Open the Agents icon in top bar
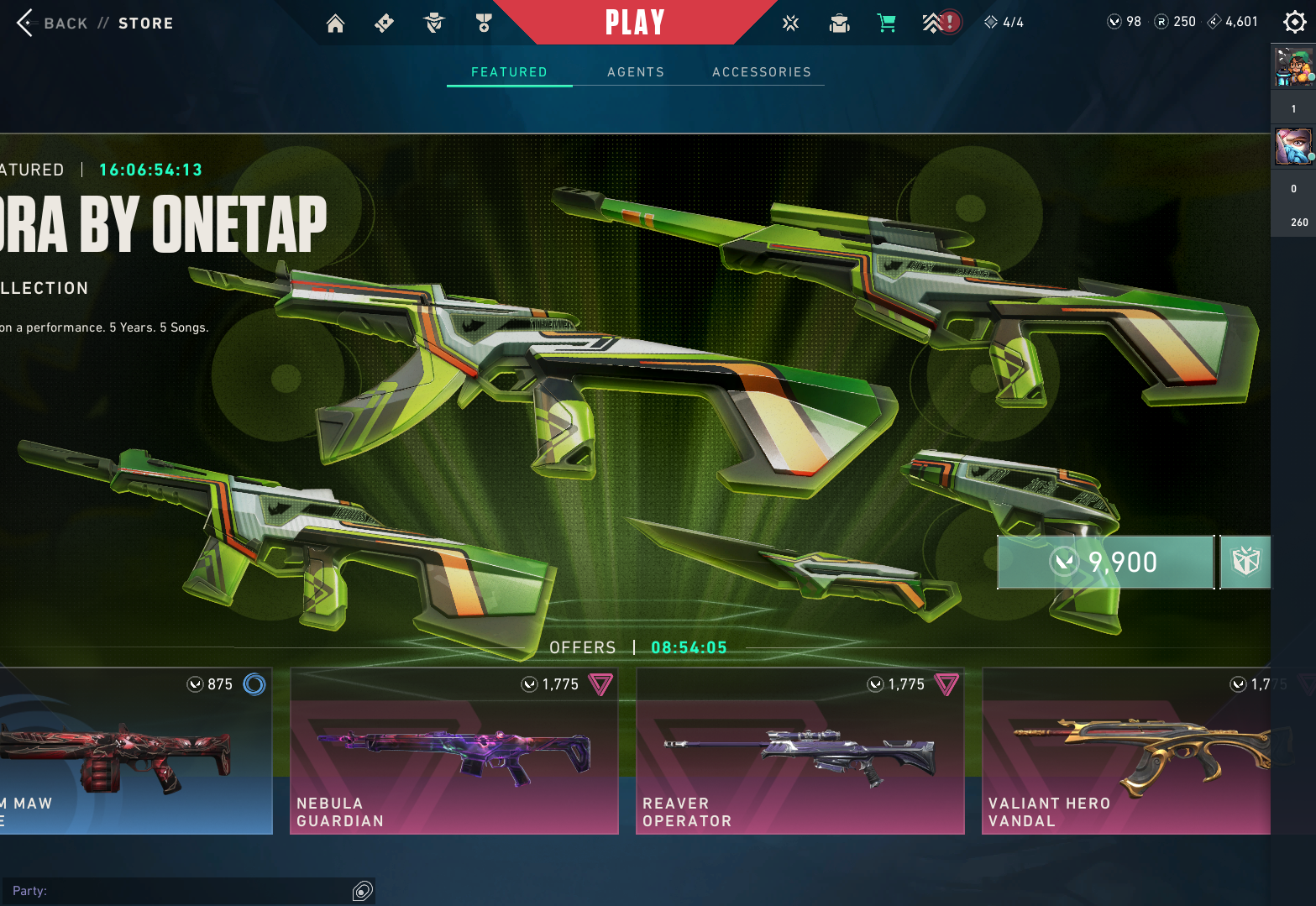Viewport: 1316px width, 906px height. (x=434, y=24)
